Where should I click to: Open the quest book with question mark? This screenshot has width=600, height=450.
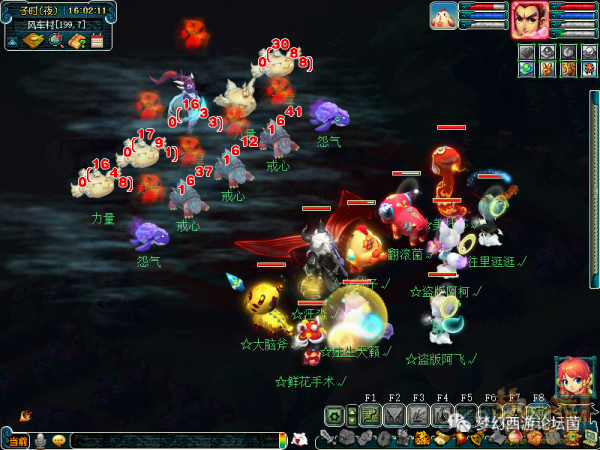coord(76,40)
